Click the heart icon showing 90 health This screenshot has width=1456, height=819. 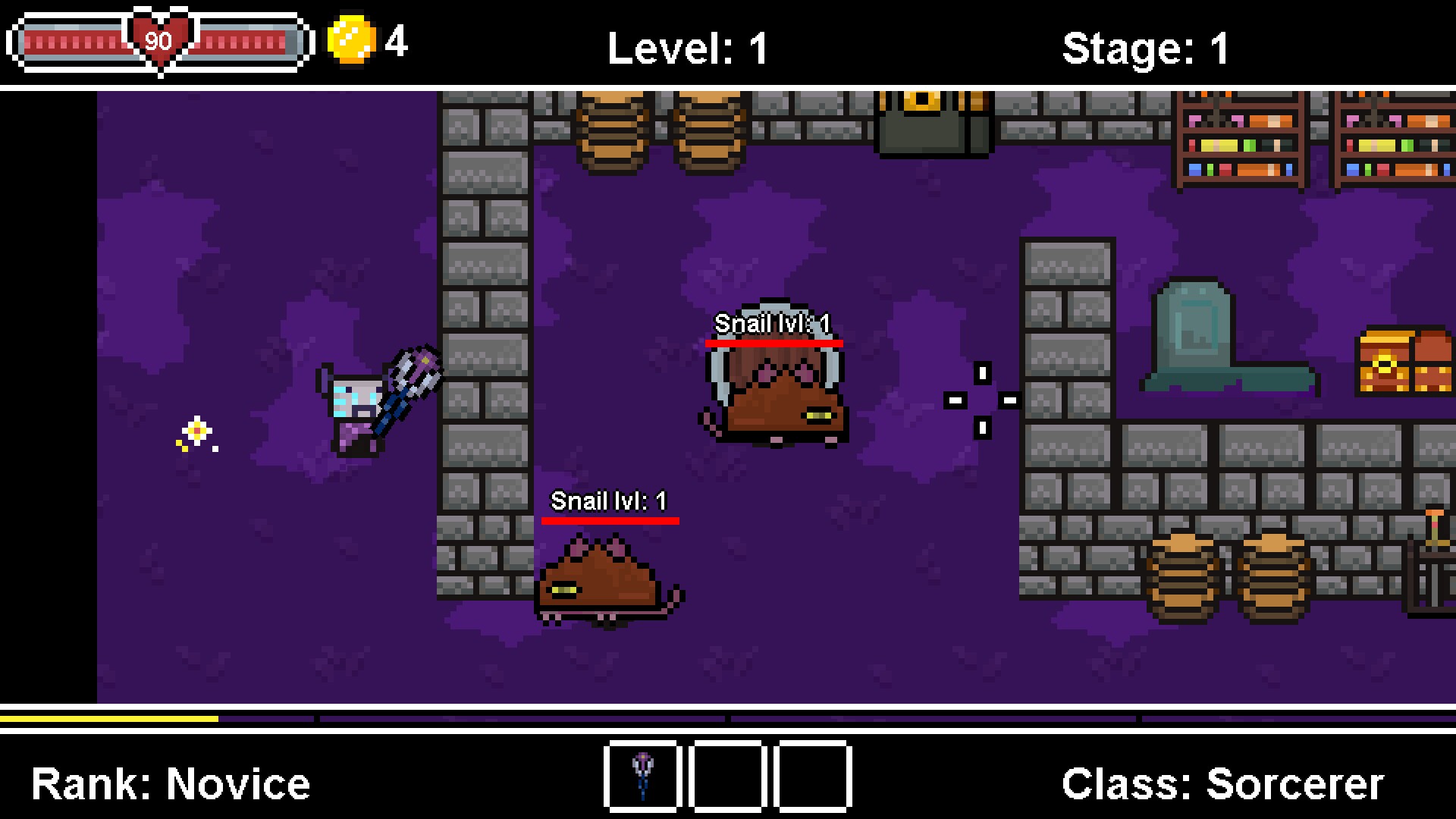[x=158, y=39]
